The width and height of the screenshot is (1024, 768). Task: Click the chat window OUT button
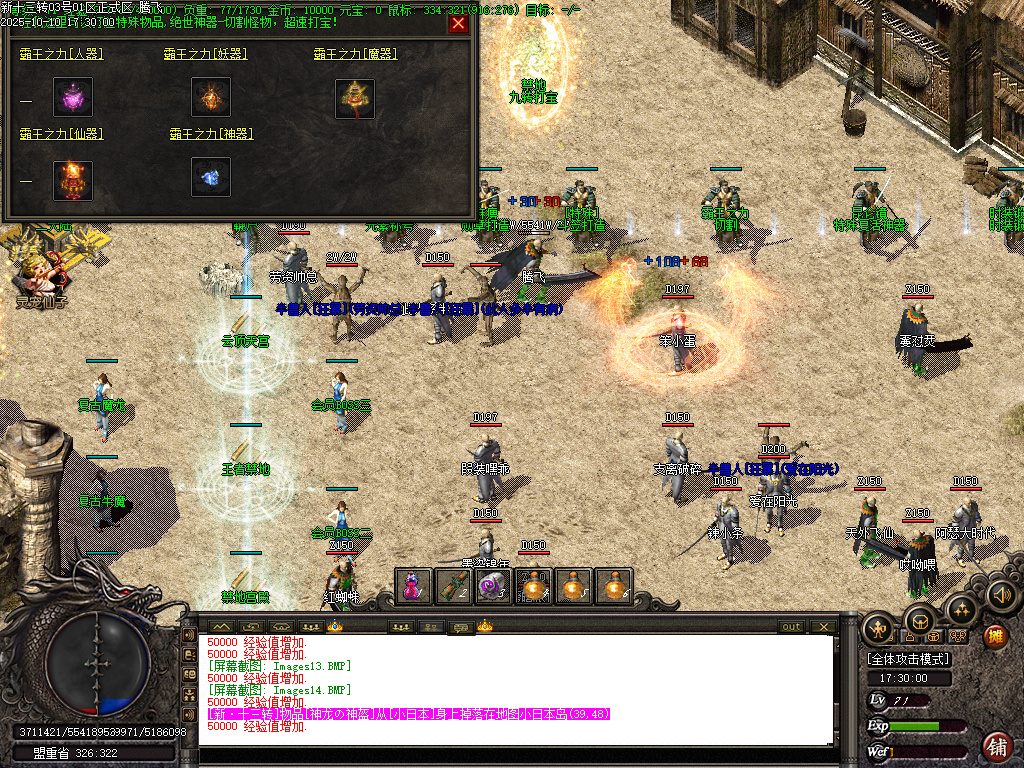791,626
